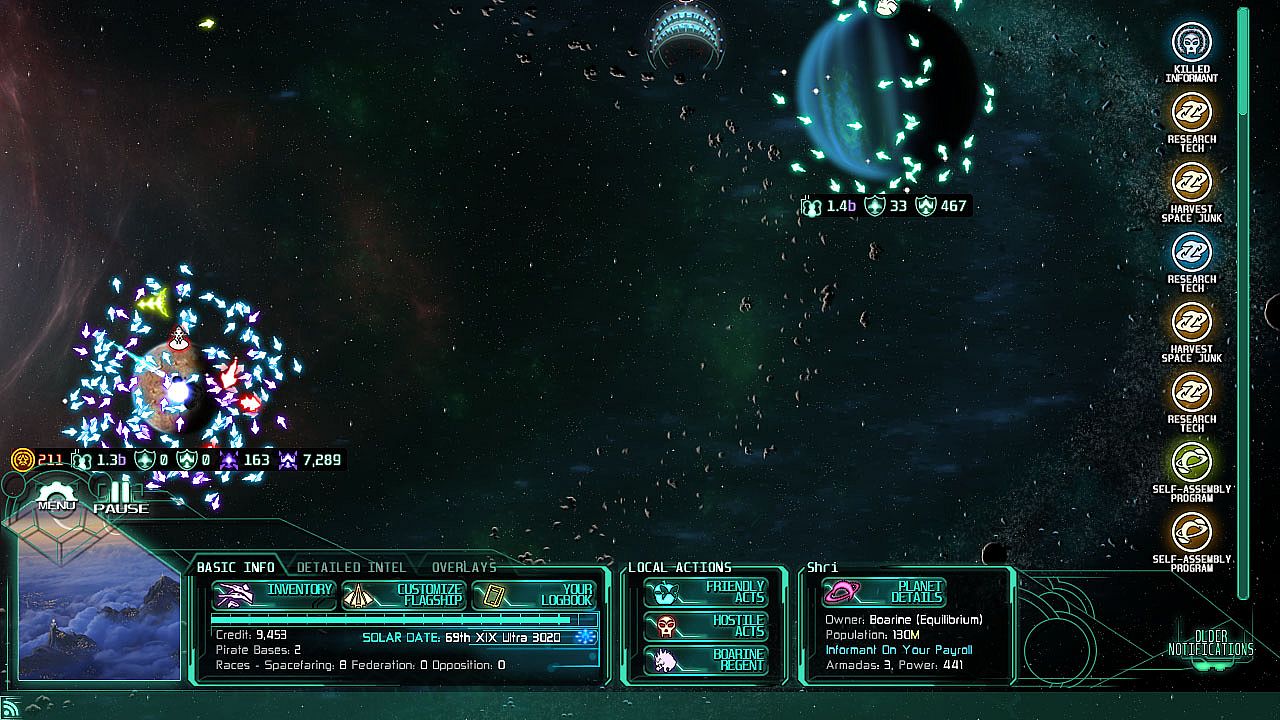Expand Older Notifications
Image resolution: width=1280 pixels, height=720 pixels.
click(1210, 643)
